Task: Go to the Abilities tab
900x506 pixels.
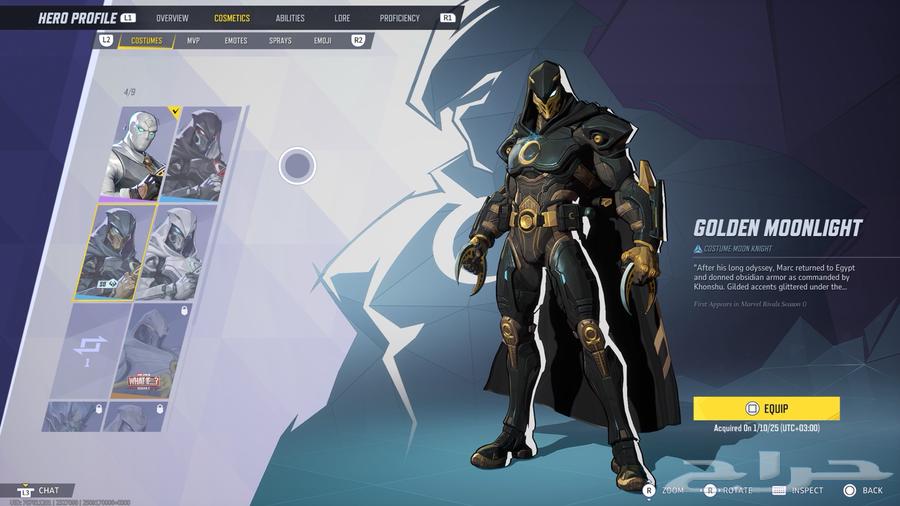Action: pos(290,18)
